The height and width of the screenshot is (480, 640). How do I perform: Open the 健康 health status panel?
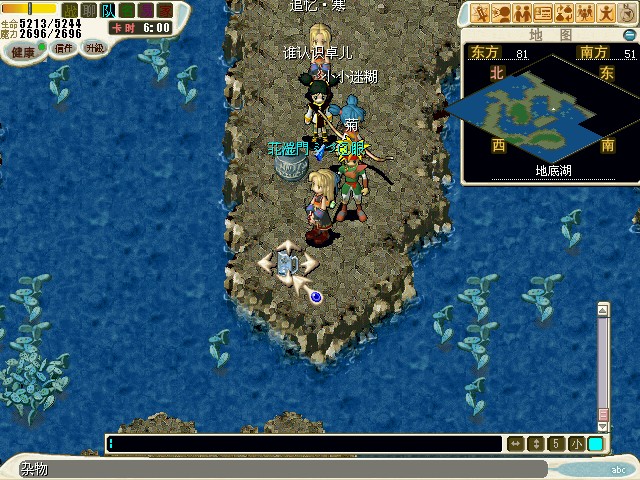[24, 49]
